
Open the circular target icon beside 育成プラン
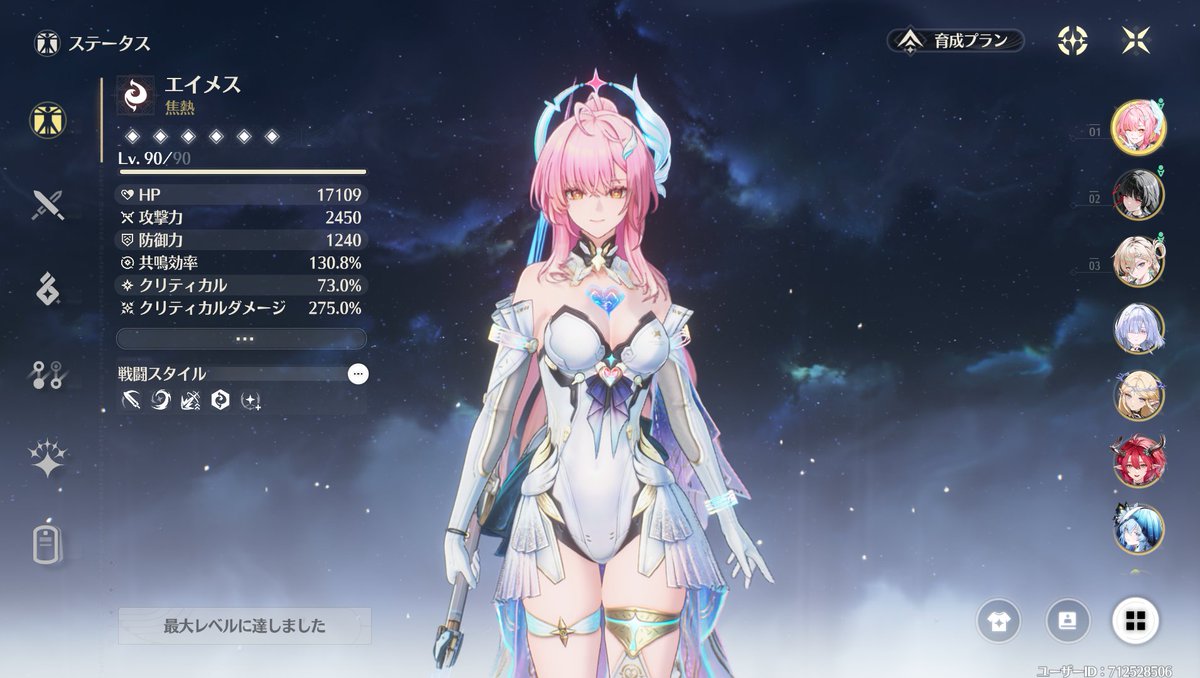[1073, 41]
